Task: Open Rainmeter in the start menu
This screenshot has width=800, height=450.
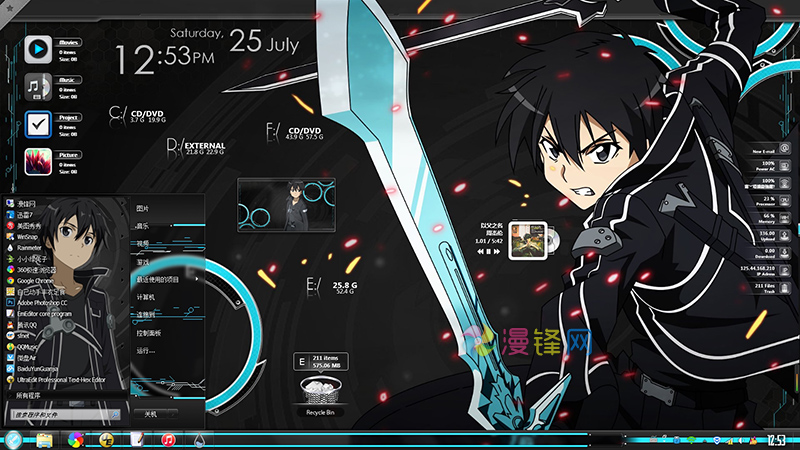Action: click(35, 247)
